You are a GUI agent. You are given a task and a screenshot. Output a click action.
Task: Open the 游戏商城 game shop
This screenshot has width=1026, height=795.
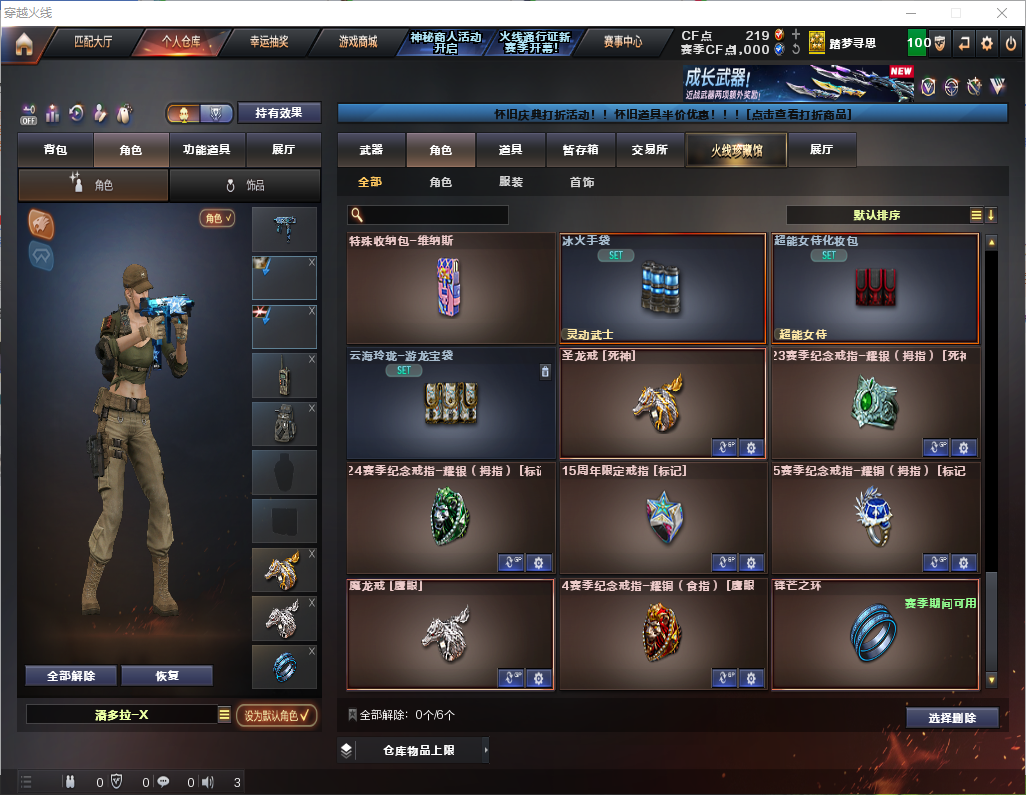click(x=358, y=42)
